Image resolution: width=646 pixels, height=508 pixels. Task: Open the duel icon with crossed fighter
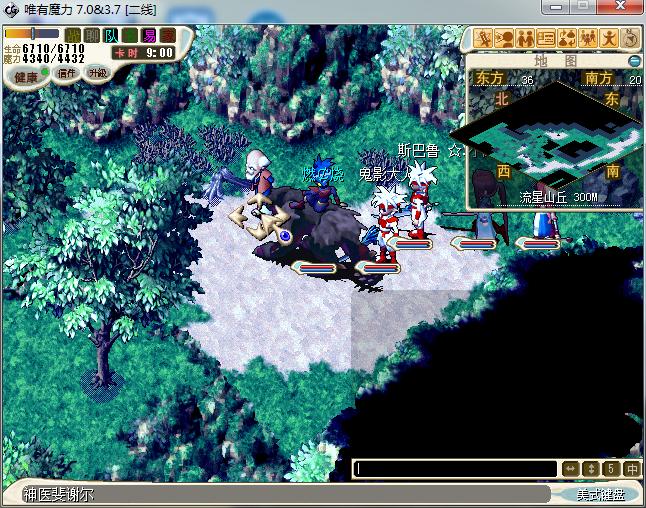pos(483,38)
